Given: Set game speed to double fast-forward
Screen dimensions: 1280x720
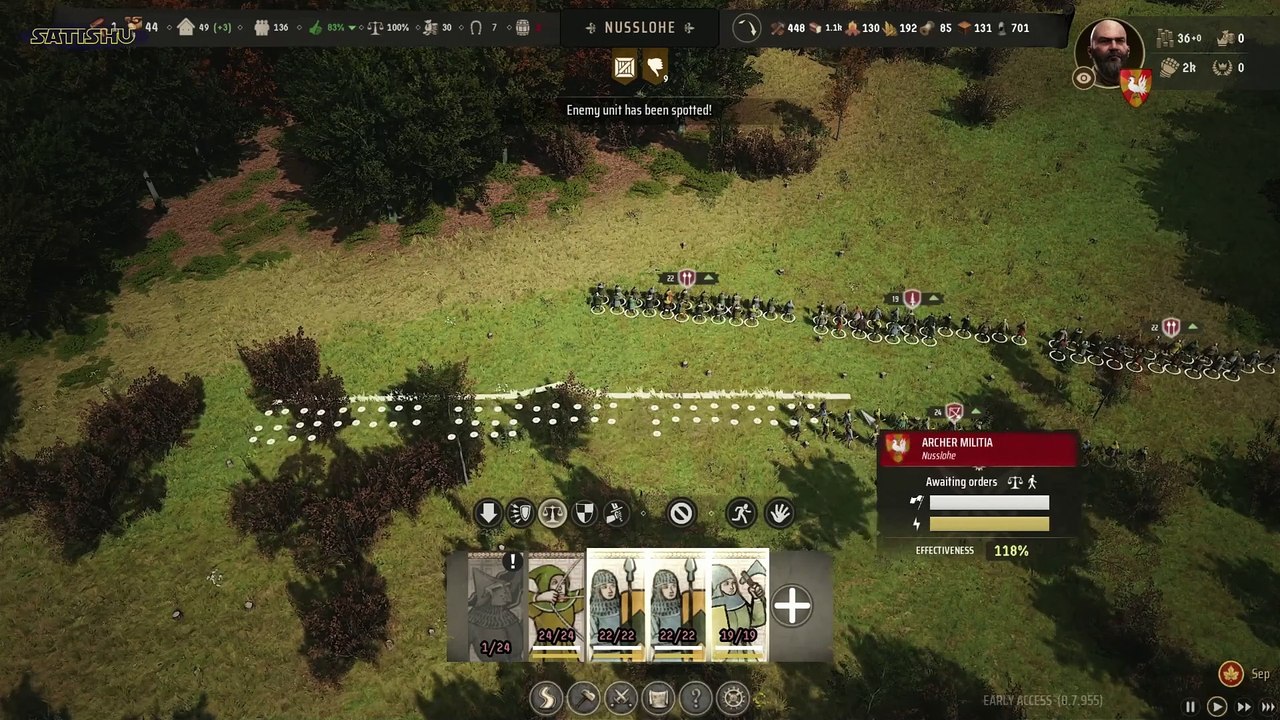Looking at the screenshot, I should tap(1244, 707).
